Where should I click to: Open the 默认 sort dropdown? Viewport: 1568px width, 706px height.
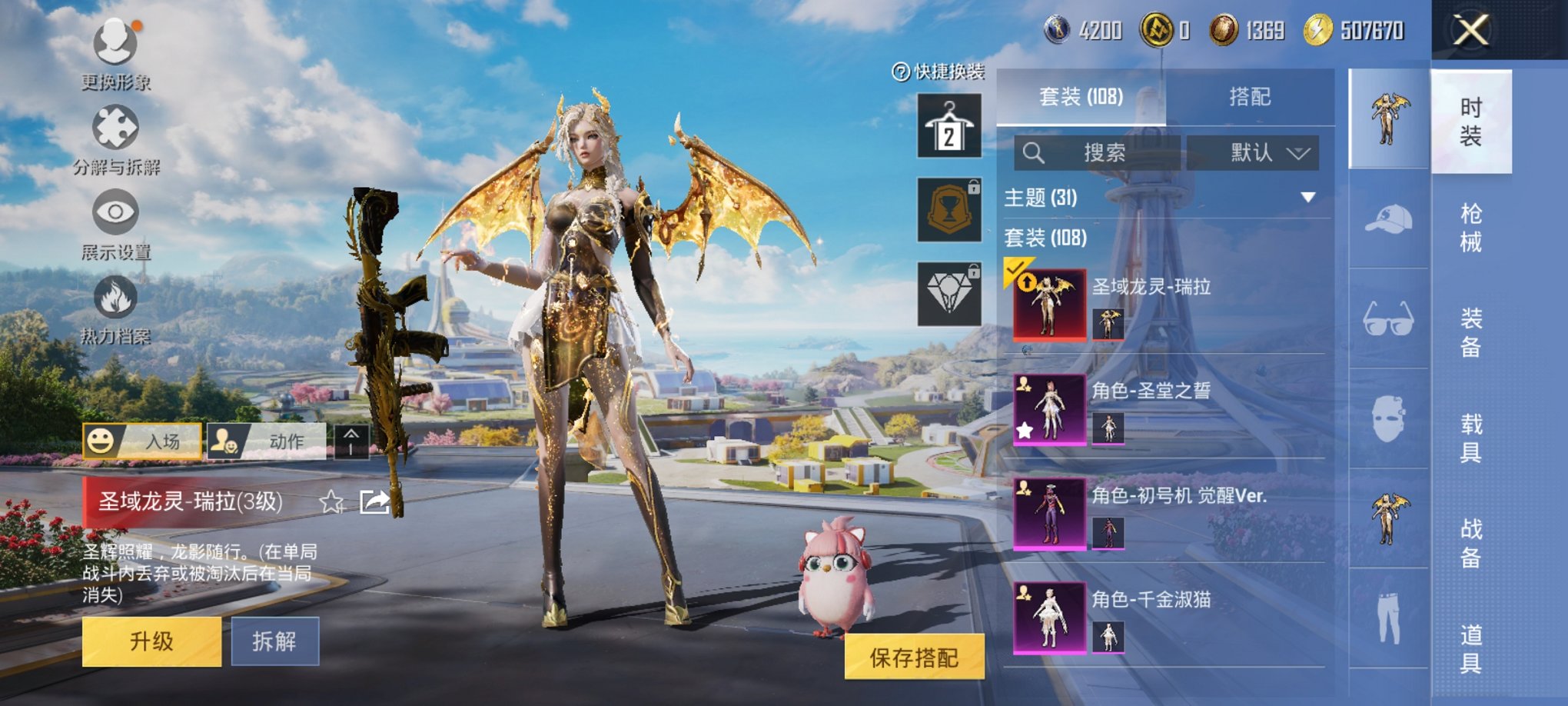point(1253,153)
